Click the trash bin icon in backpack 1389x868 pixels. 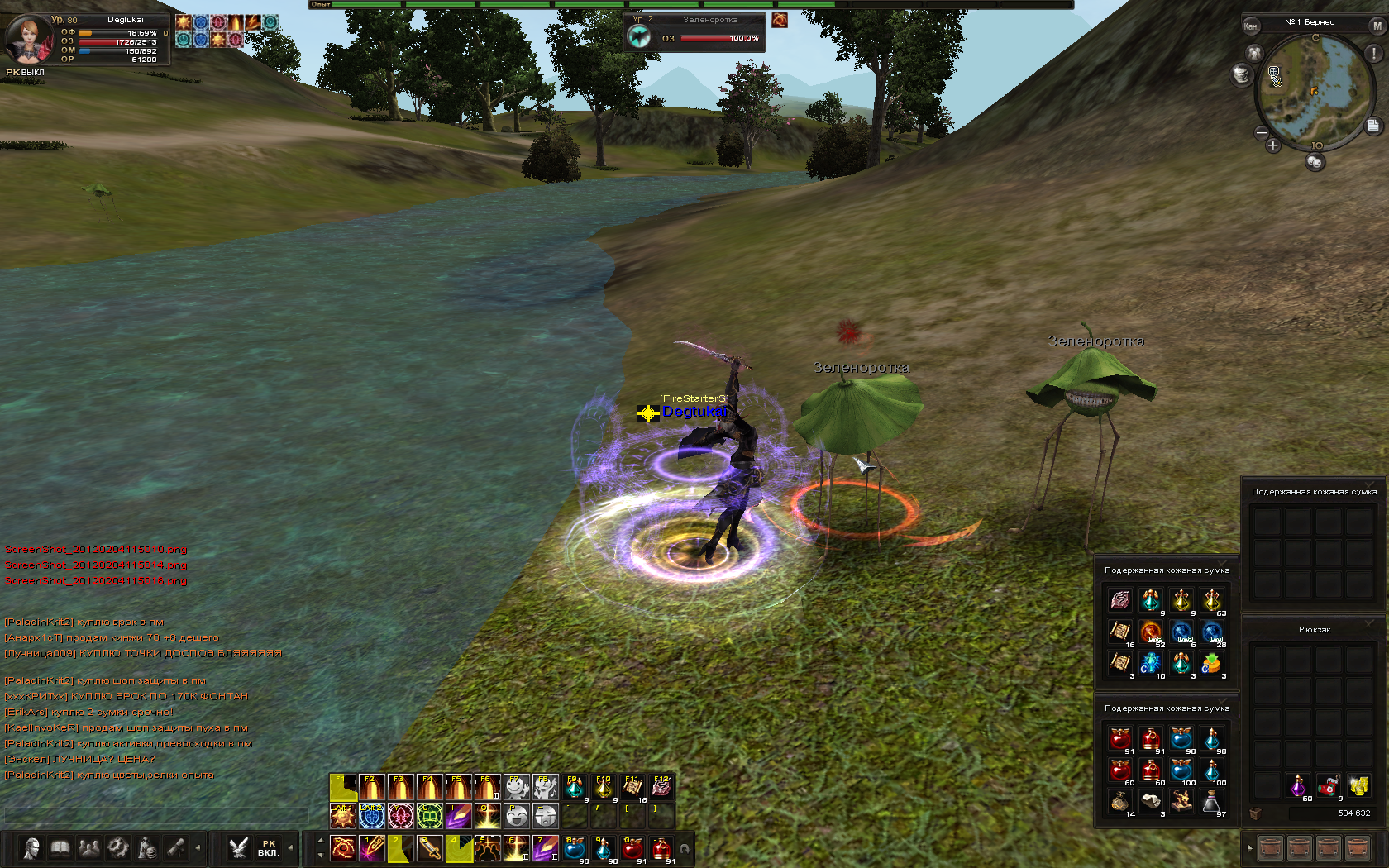(x=1255, y=813)
